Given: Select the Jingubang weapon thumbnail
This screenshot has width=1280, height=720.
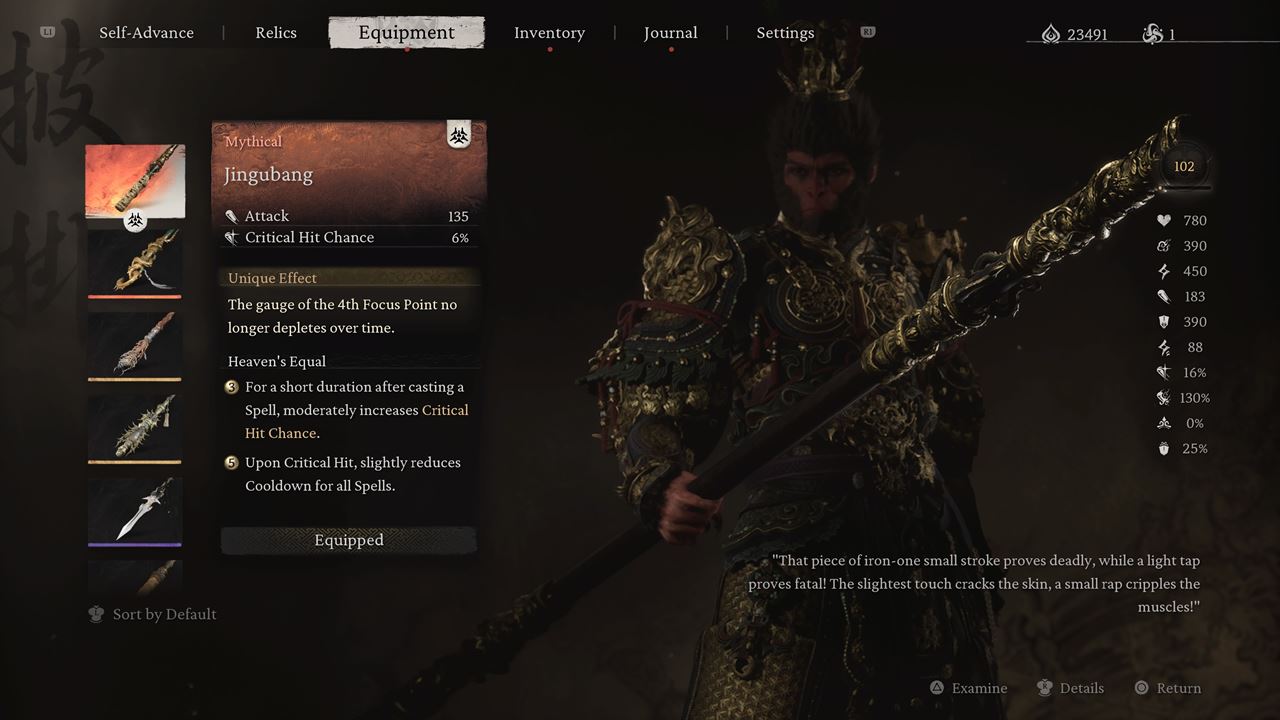Looking at the screenshot, I should click(135, 182).
